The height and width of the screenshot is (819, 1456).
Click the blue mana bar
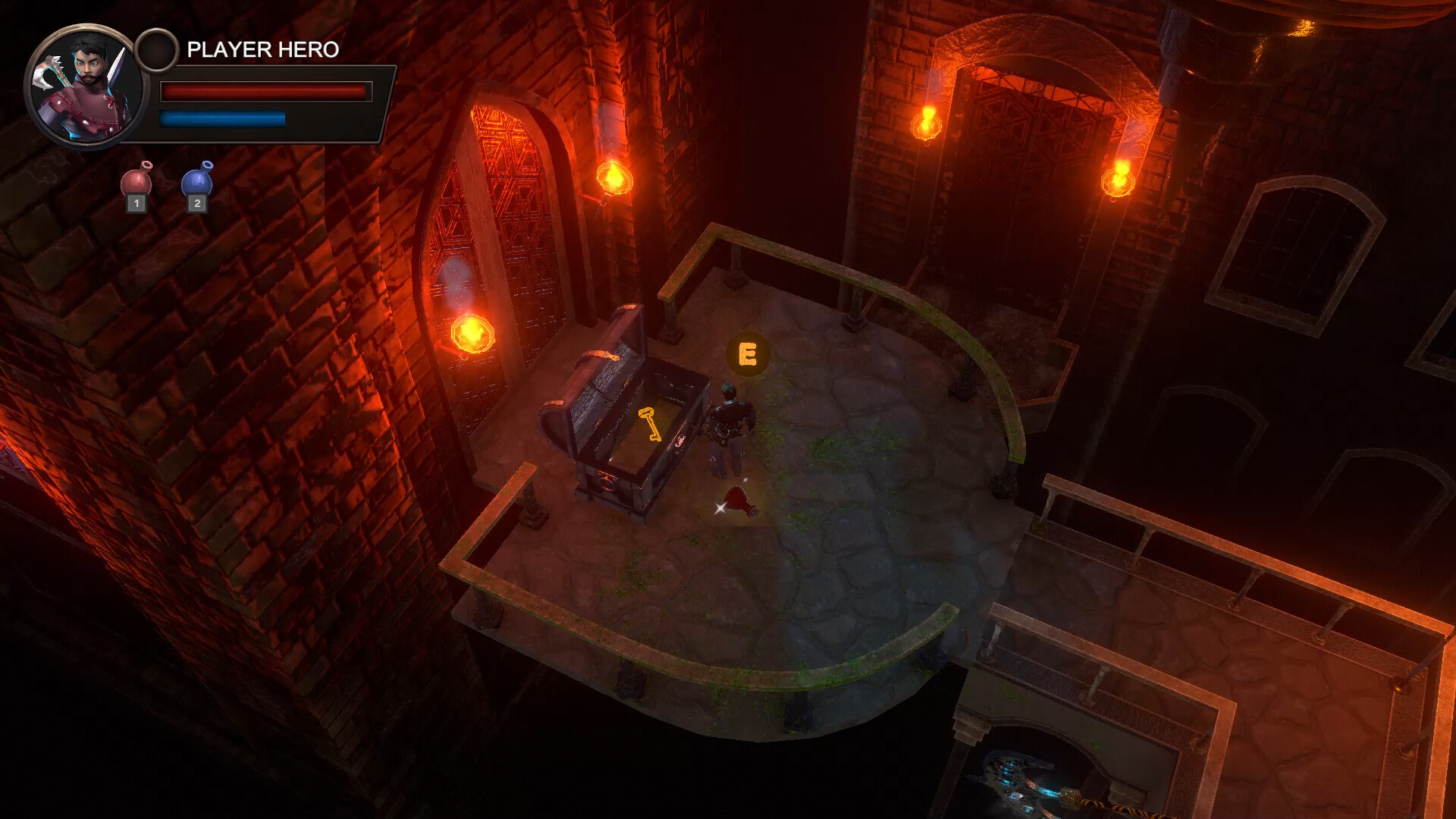(221, 118)
